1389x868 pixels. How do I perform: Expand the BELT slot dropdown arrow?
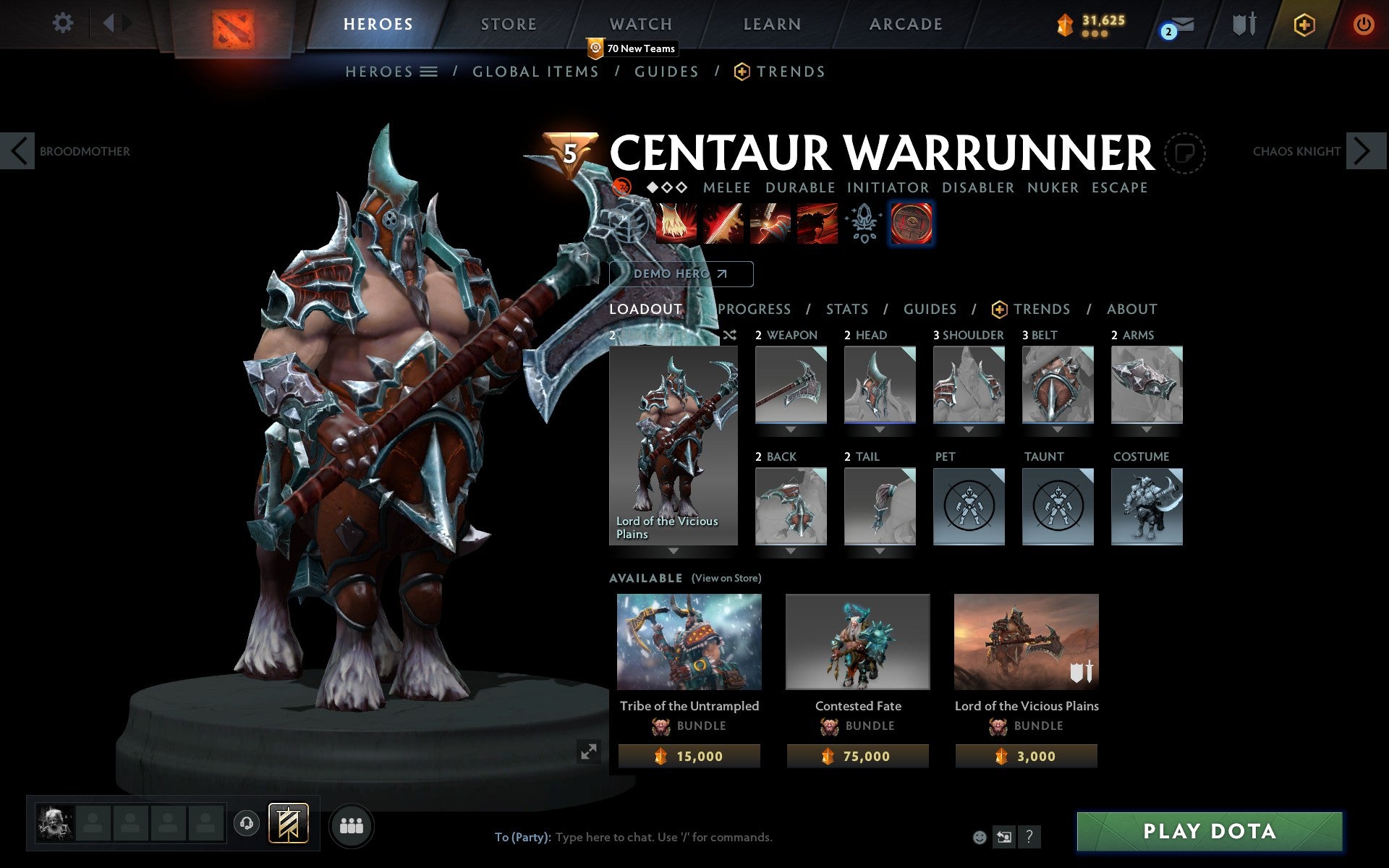coord(1057,428)
